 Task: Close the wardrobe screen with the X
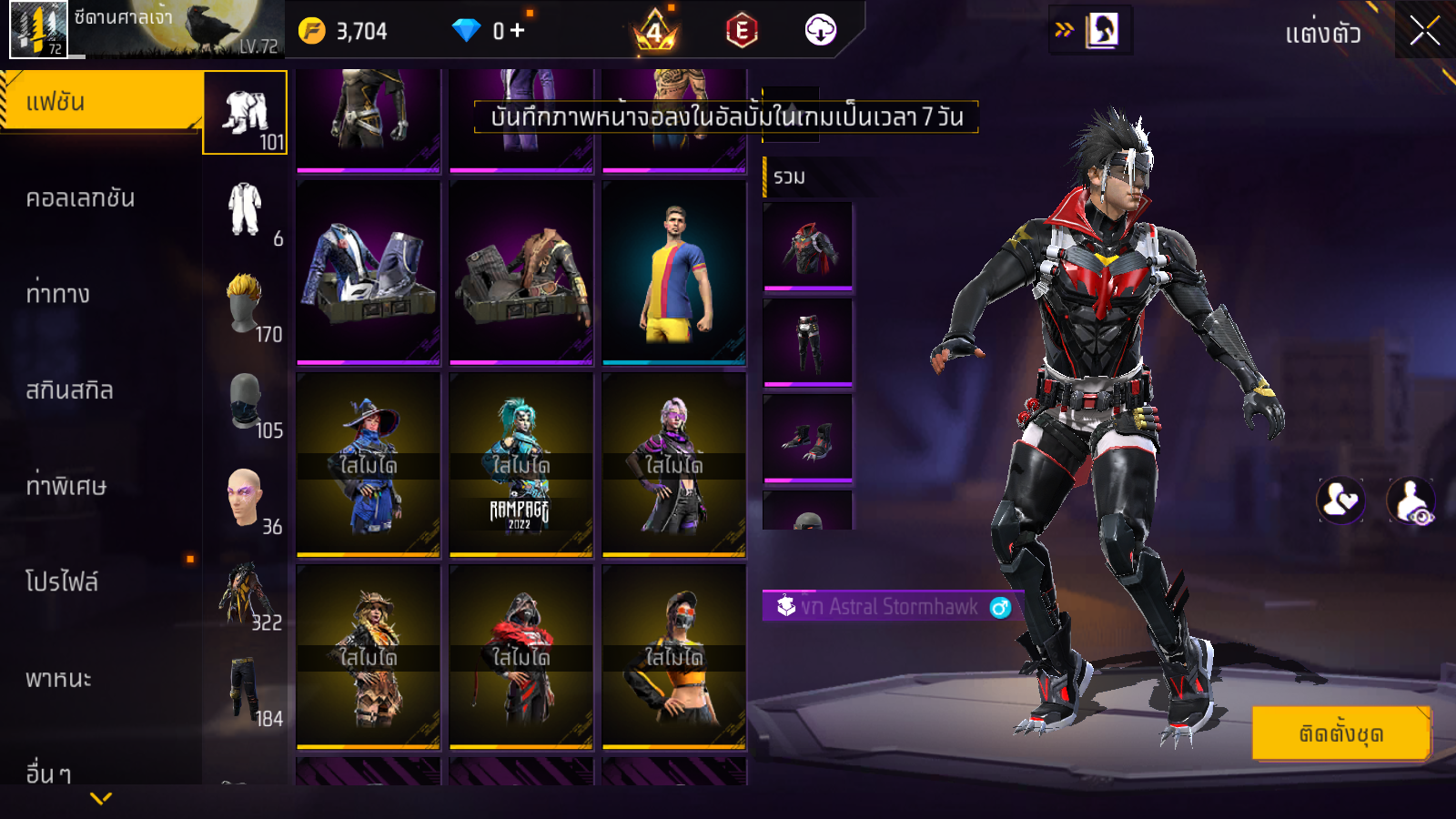1424,31
